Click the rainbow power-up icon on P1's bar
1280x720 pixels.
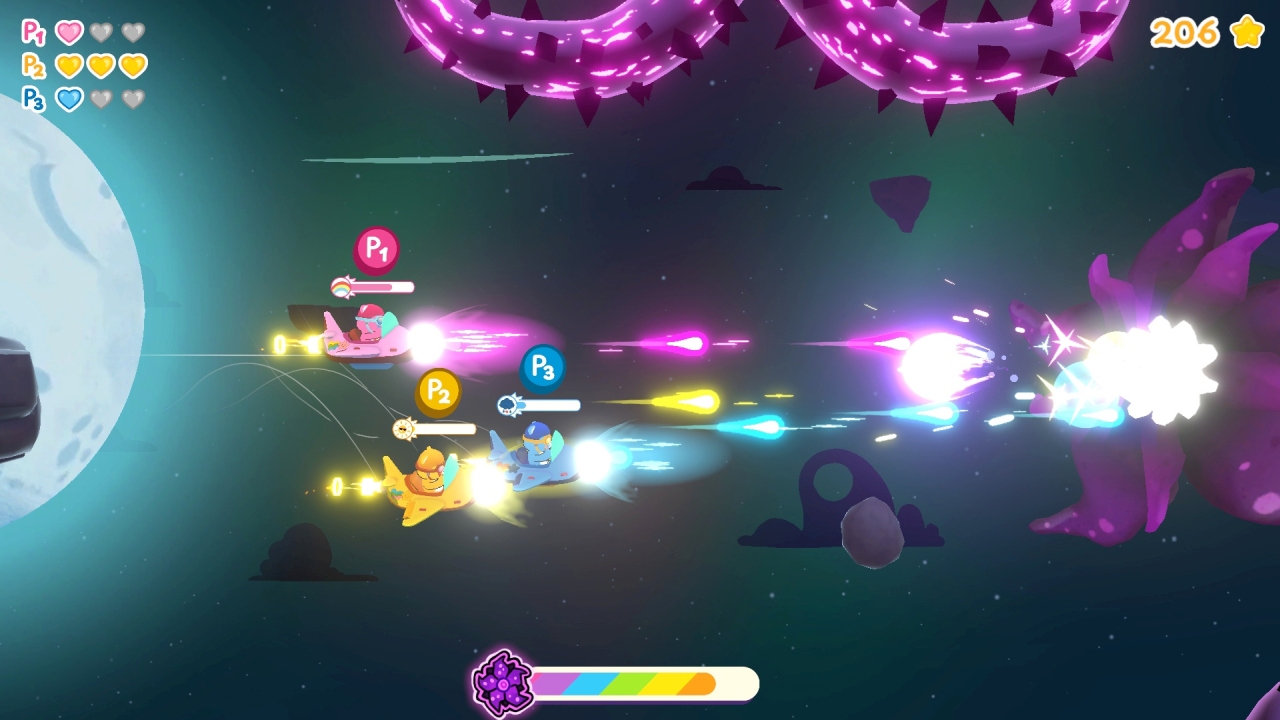[x=341, y=286]
